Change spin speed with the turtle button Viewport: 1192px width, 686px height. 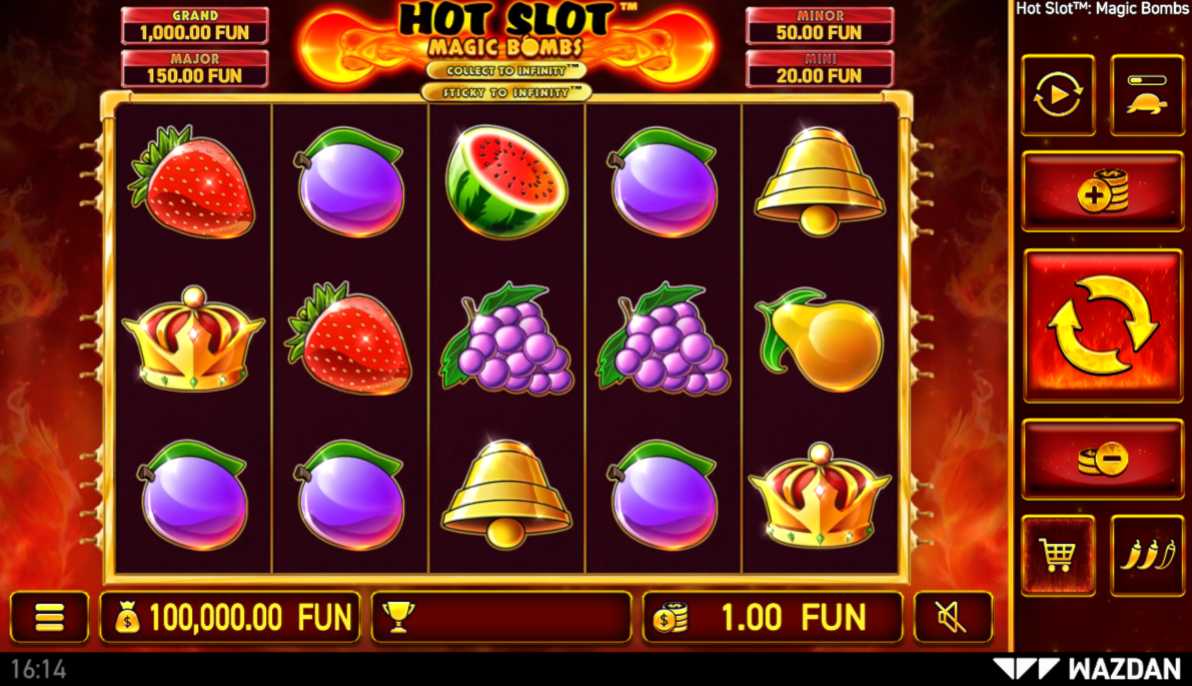click(1146, 96)
